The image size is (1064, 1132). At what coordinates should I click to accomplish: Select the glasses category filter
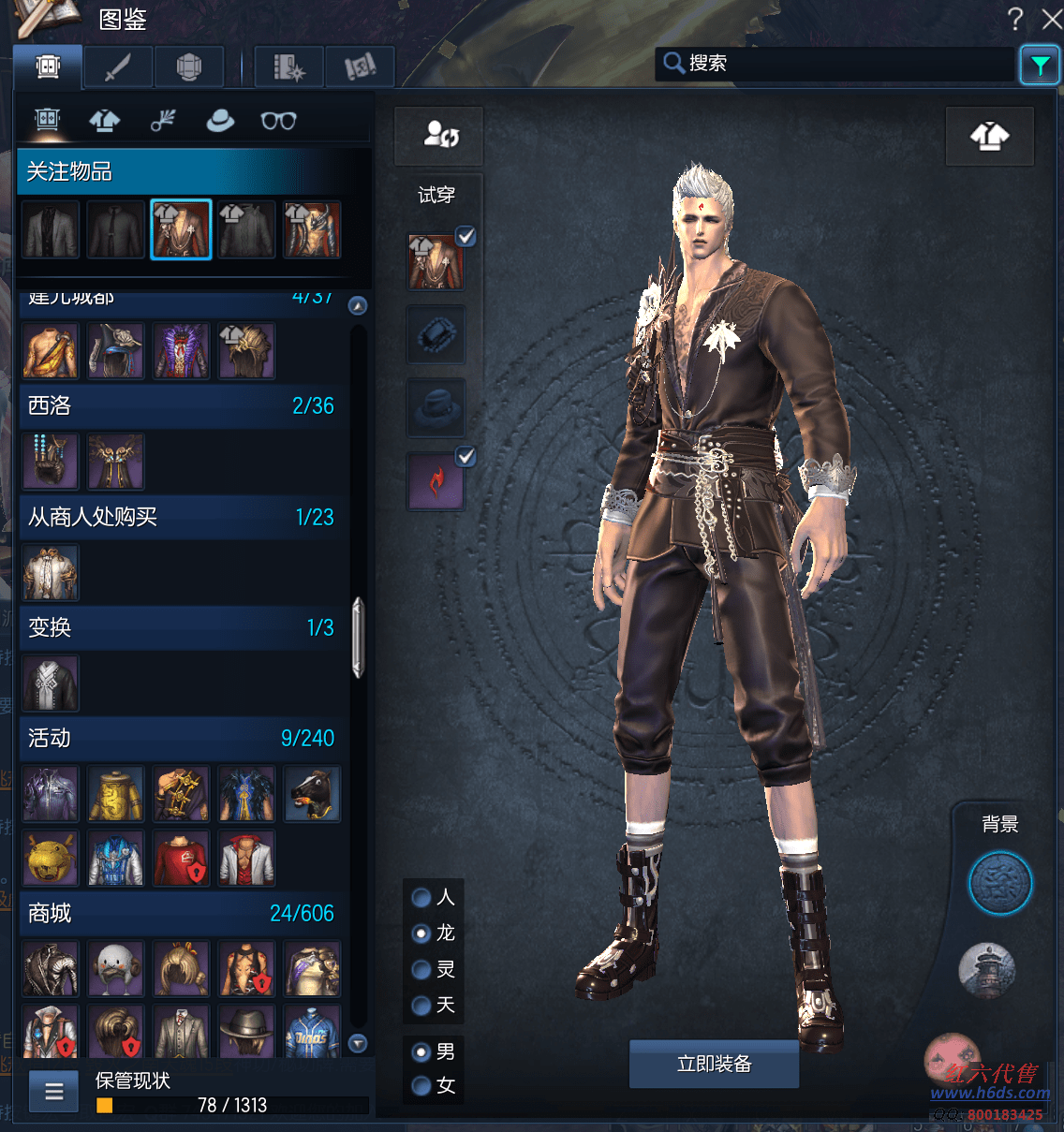point(278,121)
